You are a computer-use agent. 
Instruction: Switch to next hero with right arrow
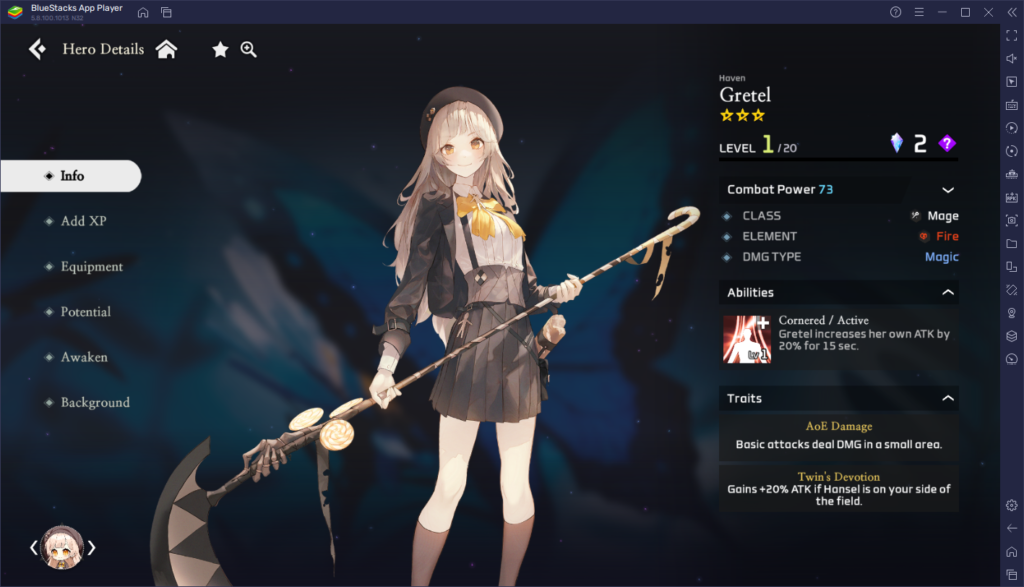[x=92, y=547]
